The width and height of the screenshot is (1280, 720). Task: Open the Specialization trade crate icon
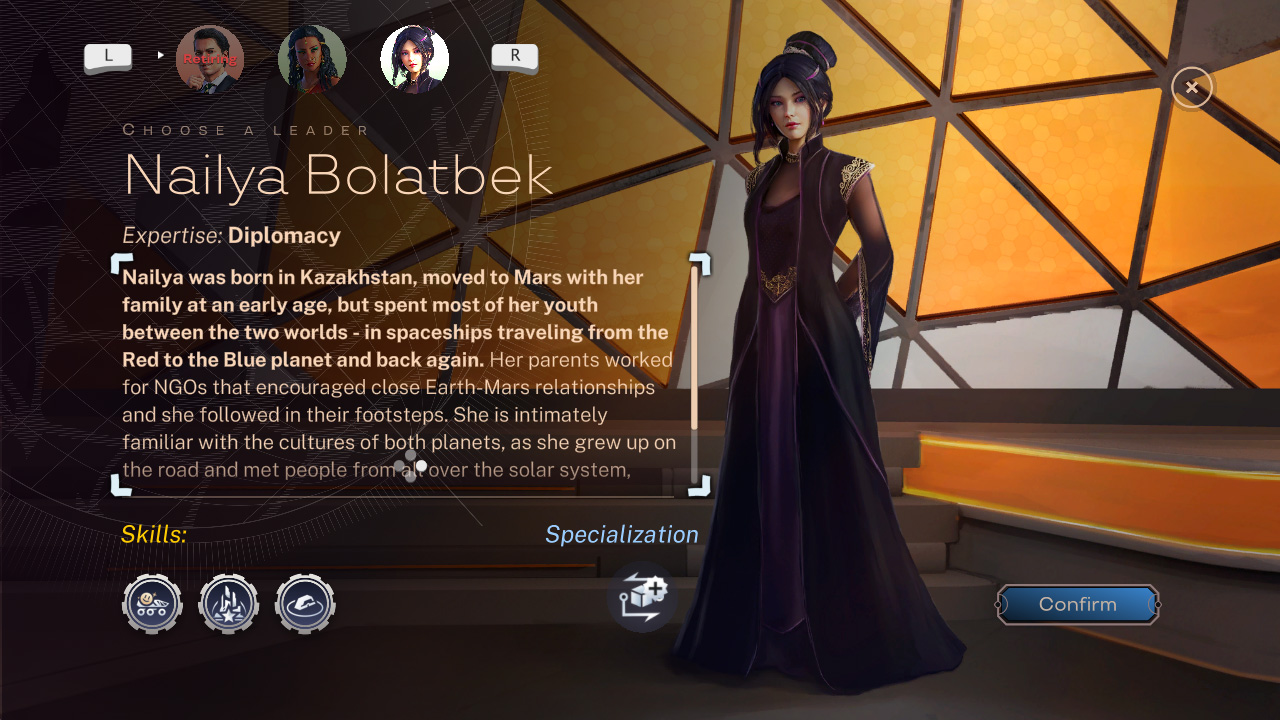tap(641, 597)
